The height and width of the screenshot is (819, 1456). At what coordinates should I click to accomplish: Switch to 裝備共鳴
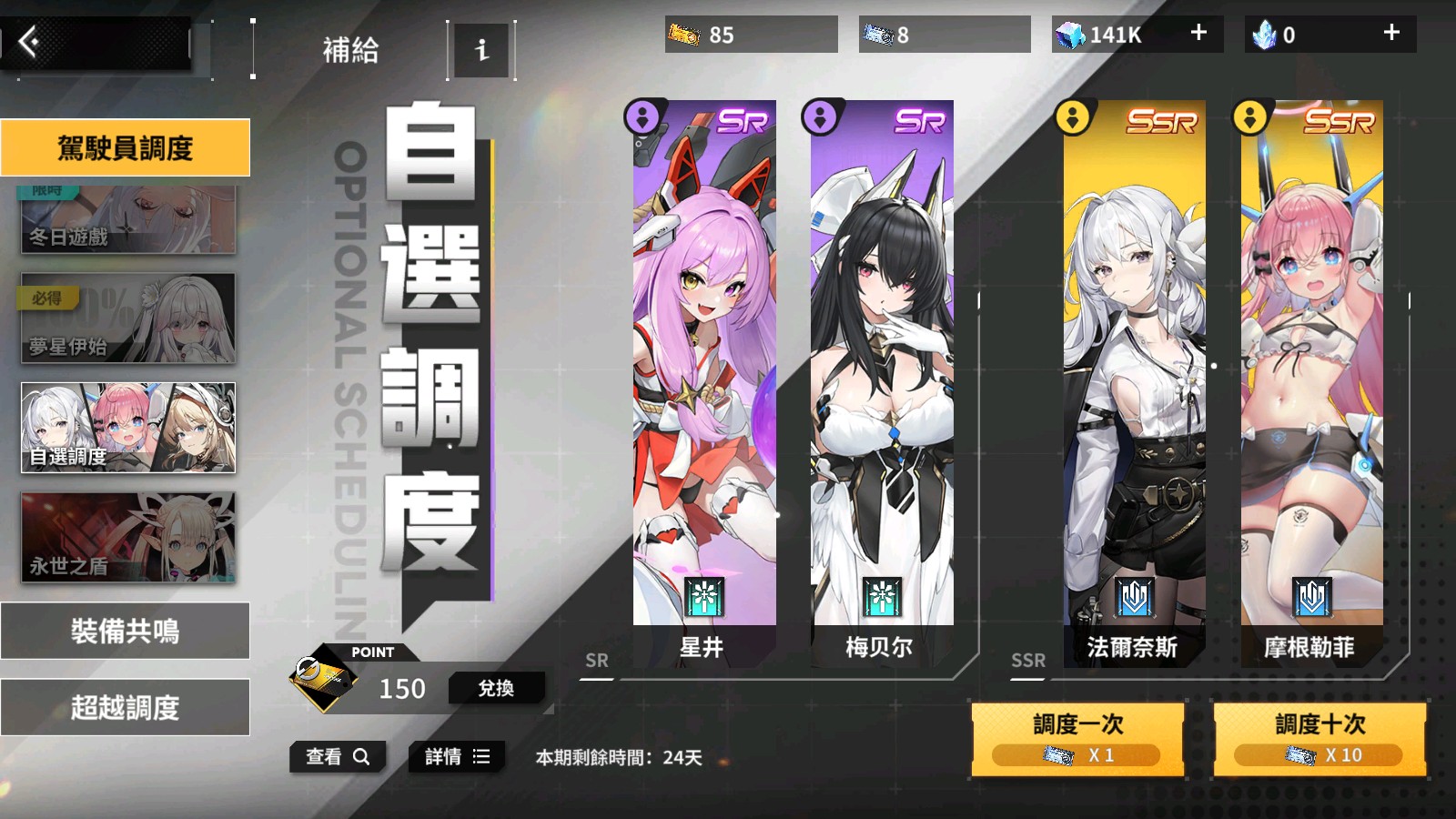click(126, 631)
